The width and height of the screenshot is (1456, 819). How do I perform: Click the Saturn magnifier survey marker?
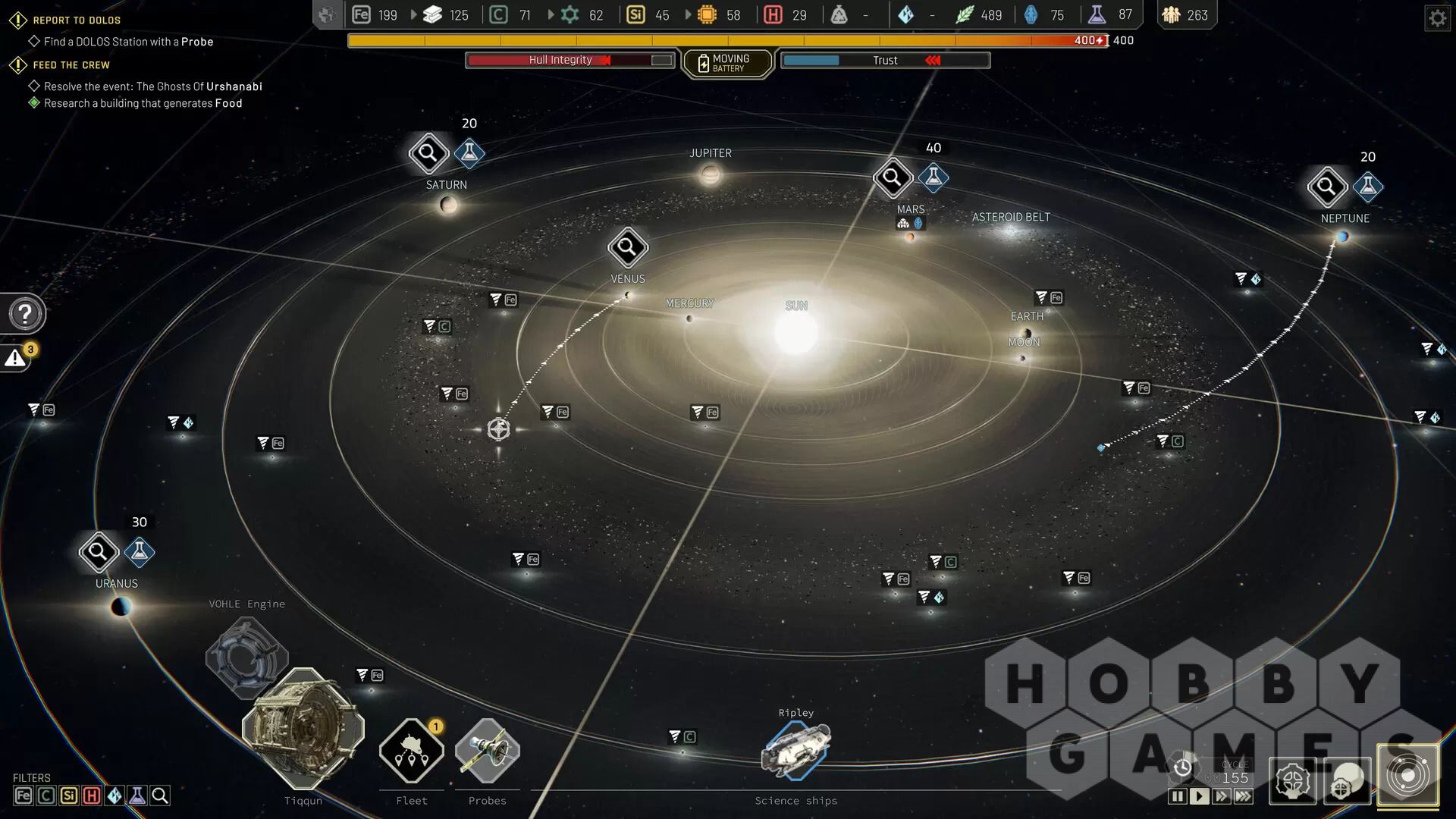[x=428, y=154]
